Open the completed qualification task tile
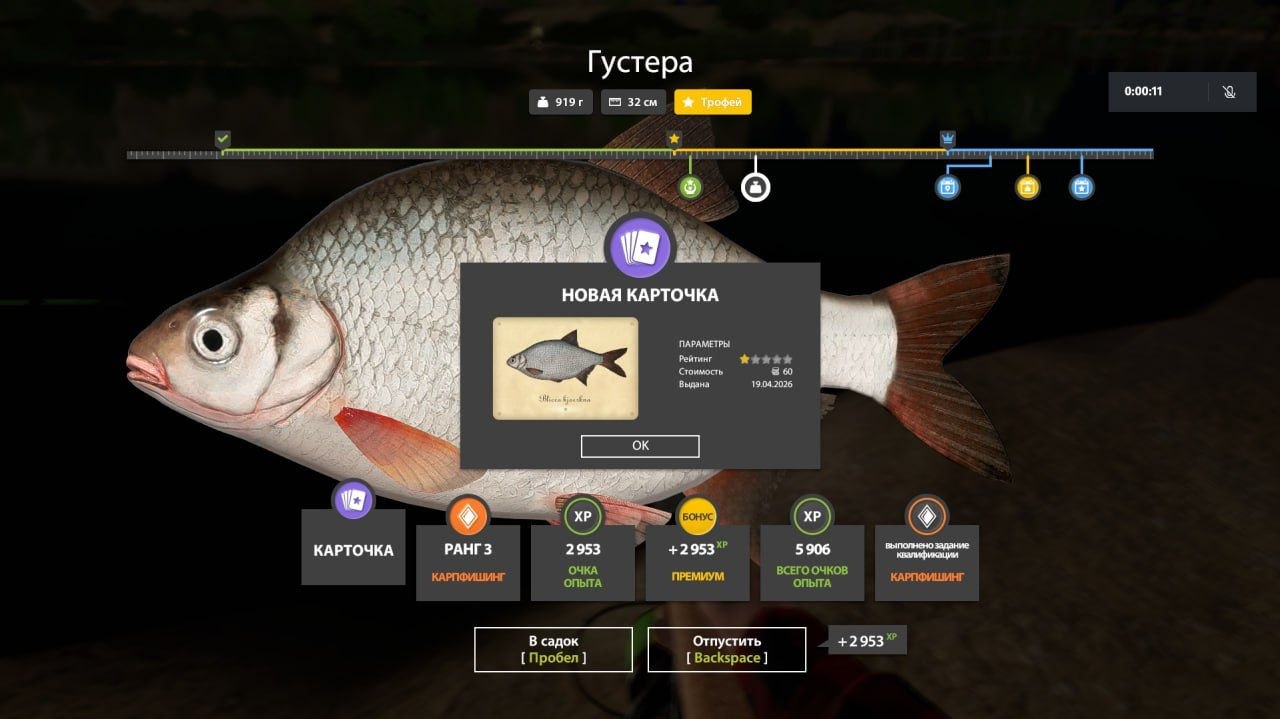 (x=926, y=561)
